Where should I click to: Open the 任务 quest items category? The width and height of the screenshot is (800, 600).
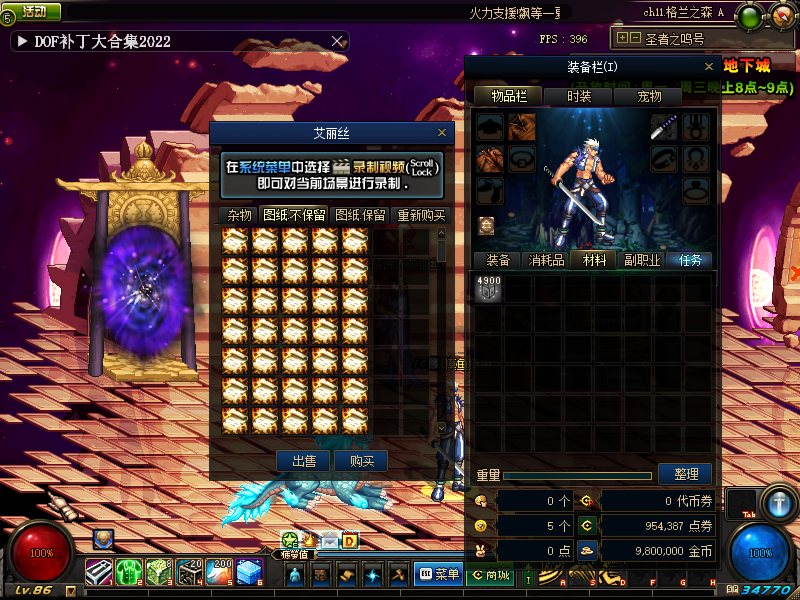[691, 260]
